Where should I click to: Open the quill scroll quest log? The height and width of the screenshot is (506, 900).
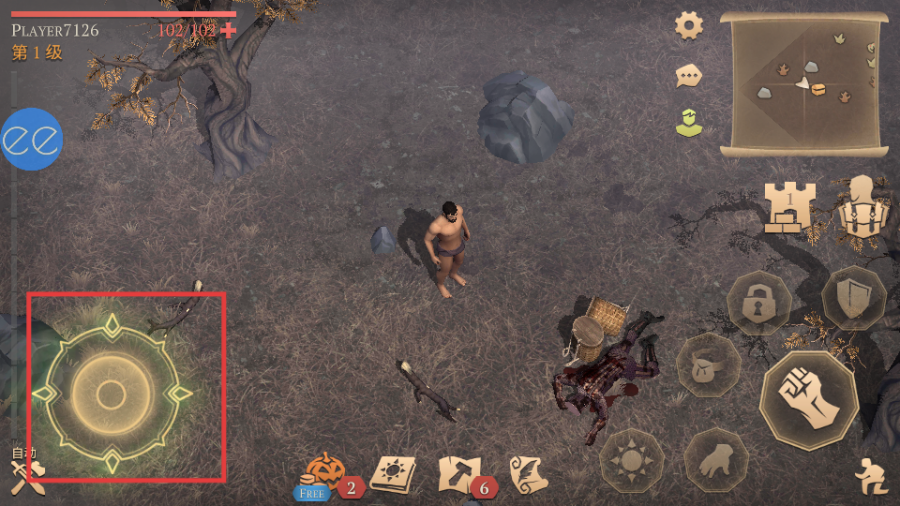pos(527,473)
